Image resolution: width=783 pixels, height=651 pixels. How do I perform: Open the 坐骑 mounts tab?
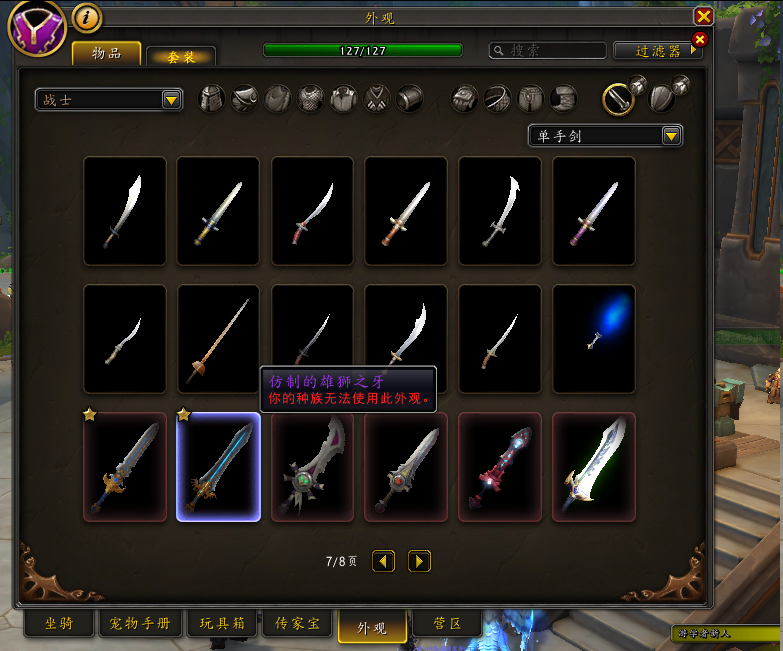(x=58, y=624)
